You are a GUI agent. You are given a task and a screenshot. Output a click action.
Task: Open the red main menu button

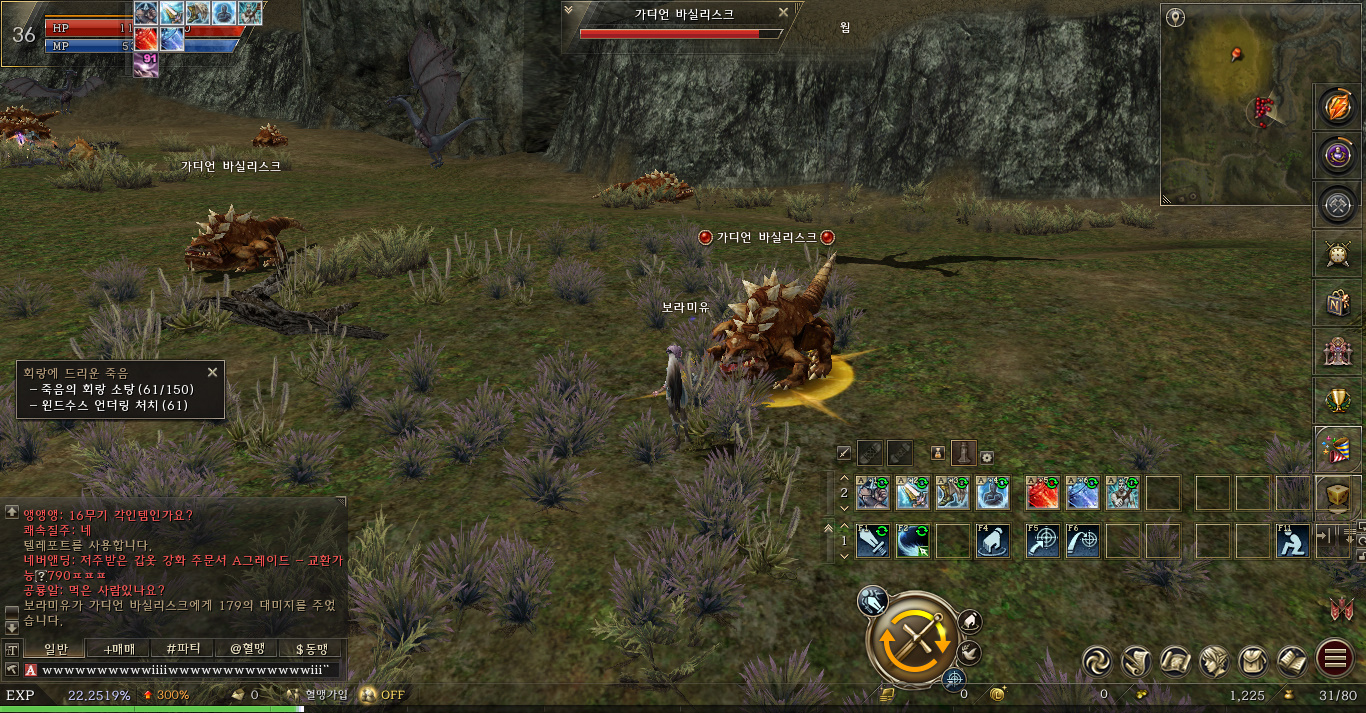(1335, 659)
